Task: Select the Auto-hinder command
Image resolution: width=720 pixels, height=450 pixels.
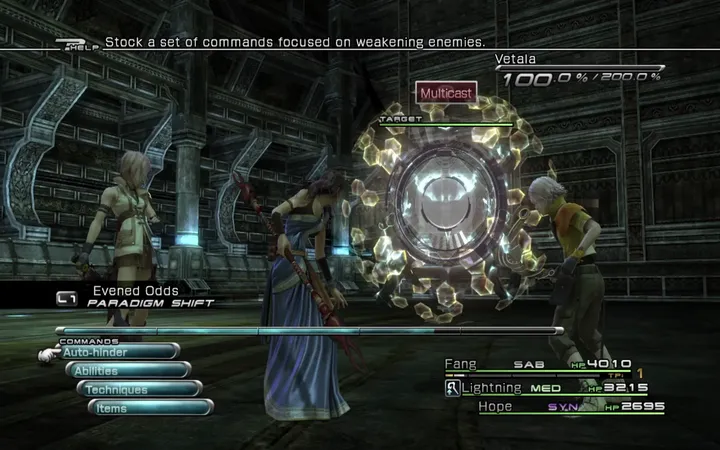Action: click(x=118, y=351)
